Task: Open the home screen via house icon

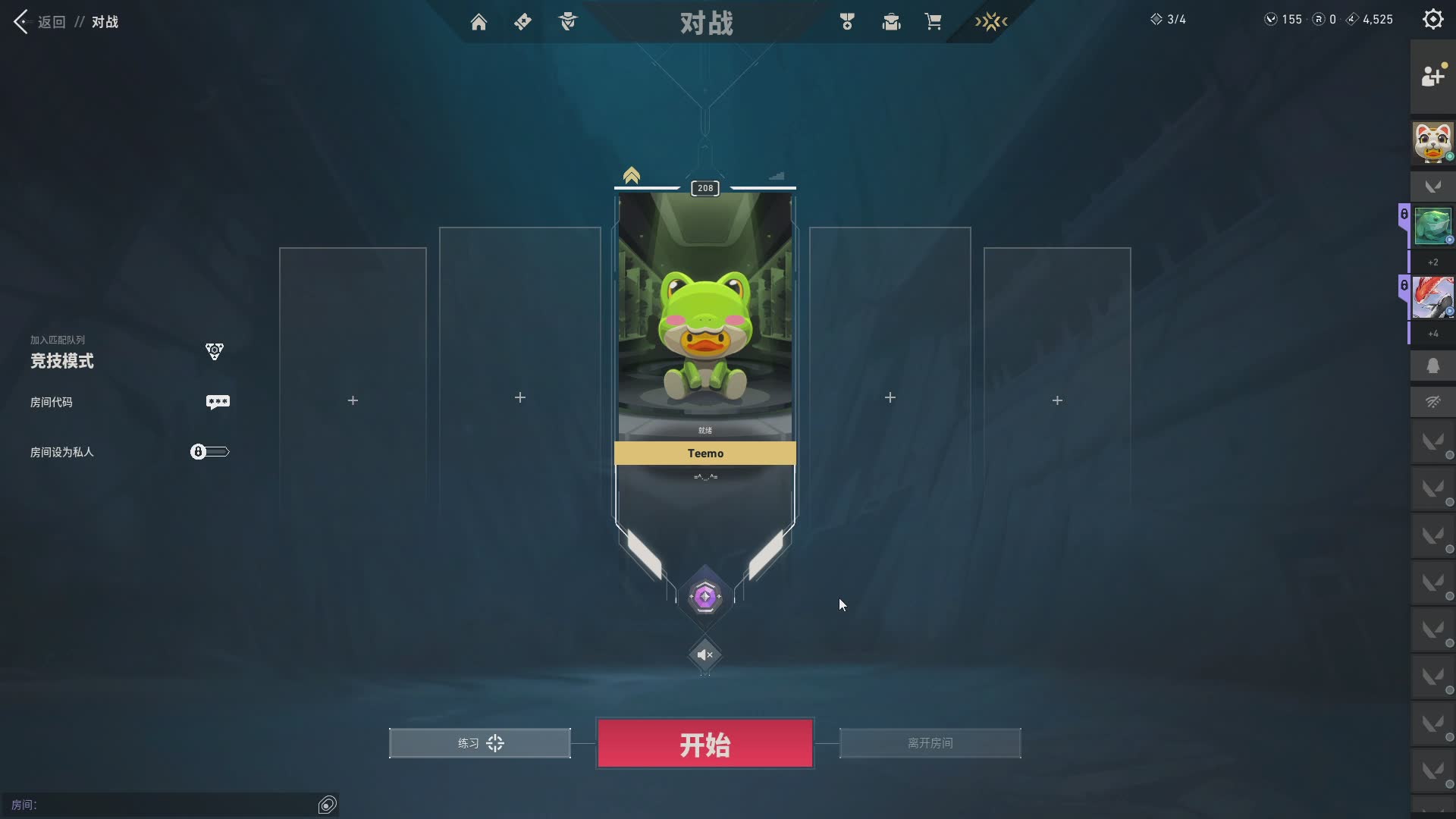Action: (x=479, y=22)
